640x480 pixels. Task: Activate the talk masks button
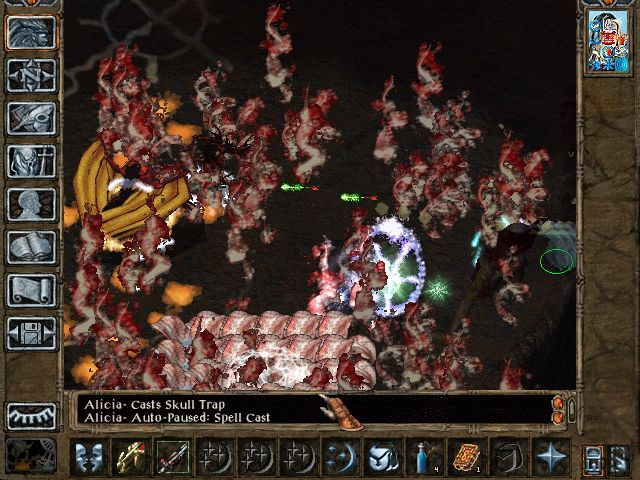pos(90,457)
